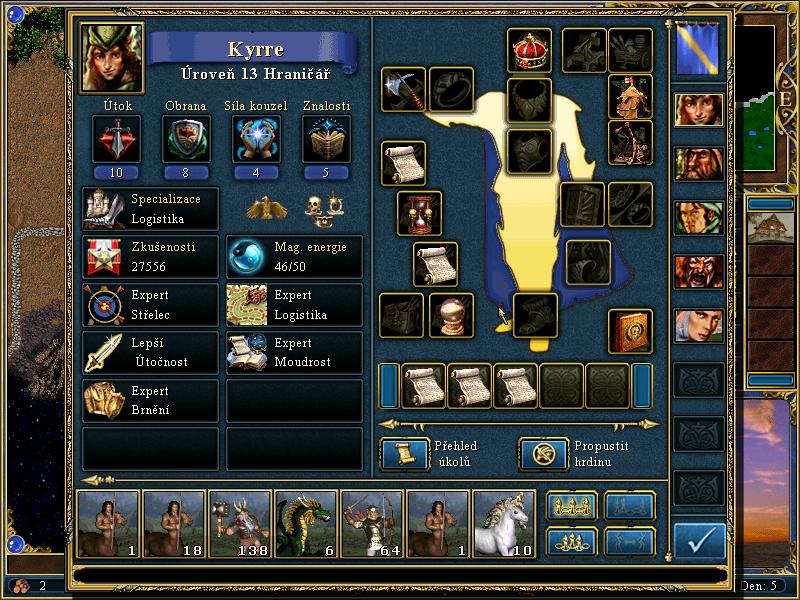The height and width of the screenshot is (600, 800).
Task: Select the crown helmet slot
Action: pyautogui.click(x=529, y=50)
